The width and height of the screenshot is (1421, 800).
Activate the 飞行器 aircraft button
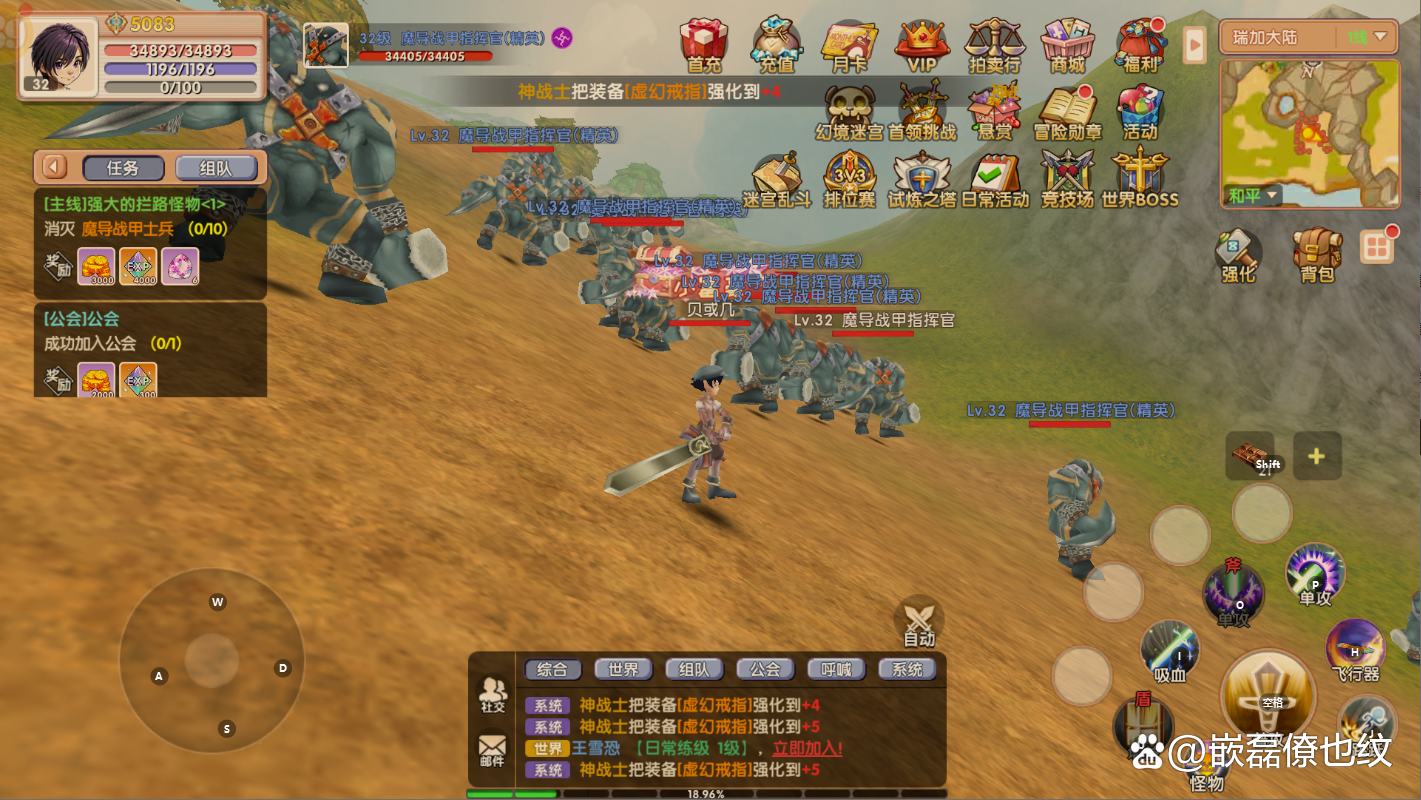click(x=1355, y=650)
